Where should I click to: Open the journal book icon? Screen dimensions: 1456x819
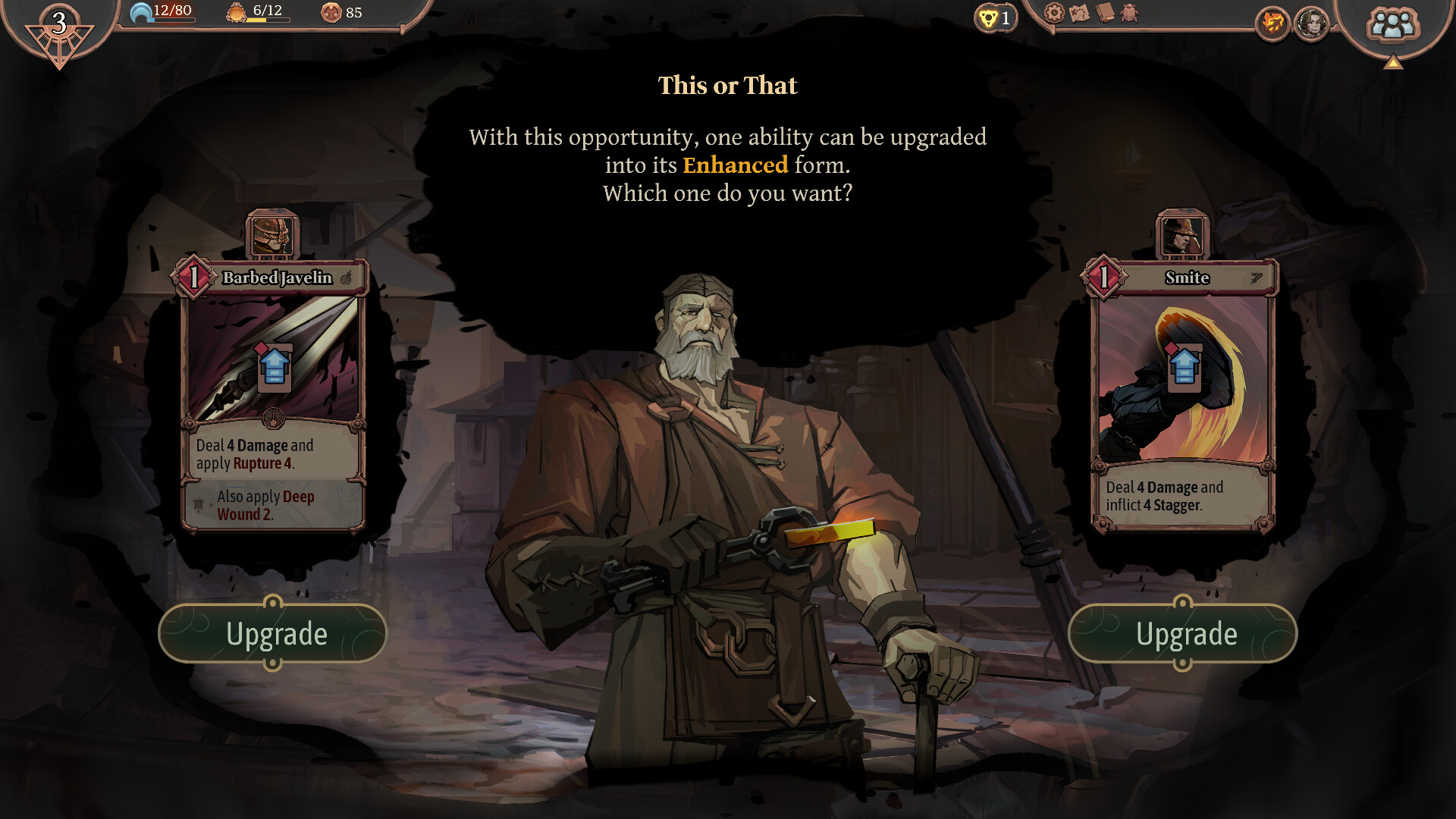pyautogui.click(x=1105, y=13)
